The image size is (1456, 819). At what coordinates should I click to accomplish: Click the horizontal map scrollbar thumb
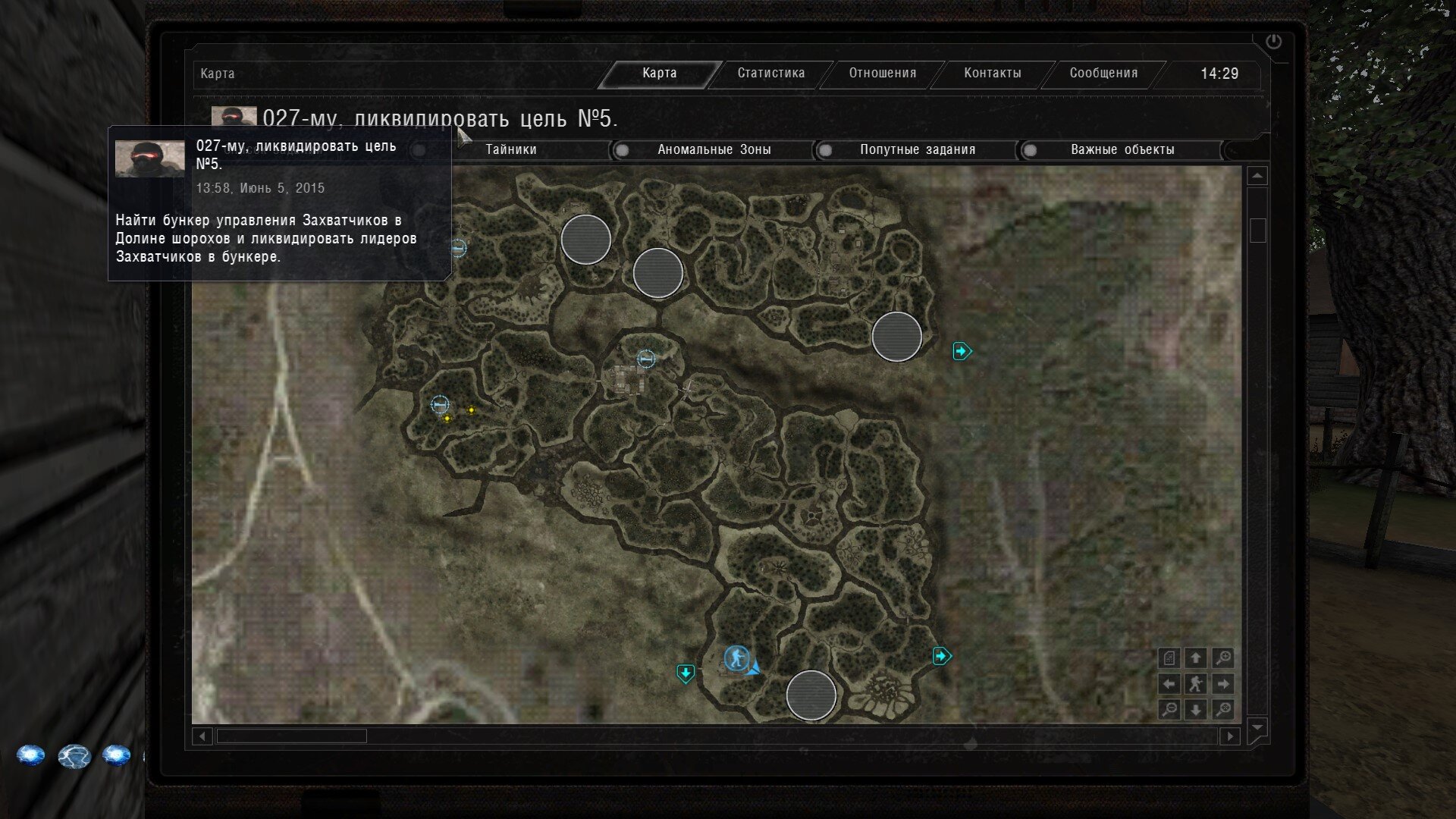pyautogui.click(x=291, y=736)
